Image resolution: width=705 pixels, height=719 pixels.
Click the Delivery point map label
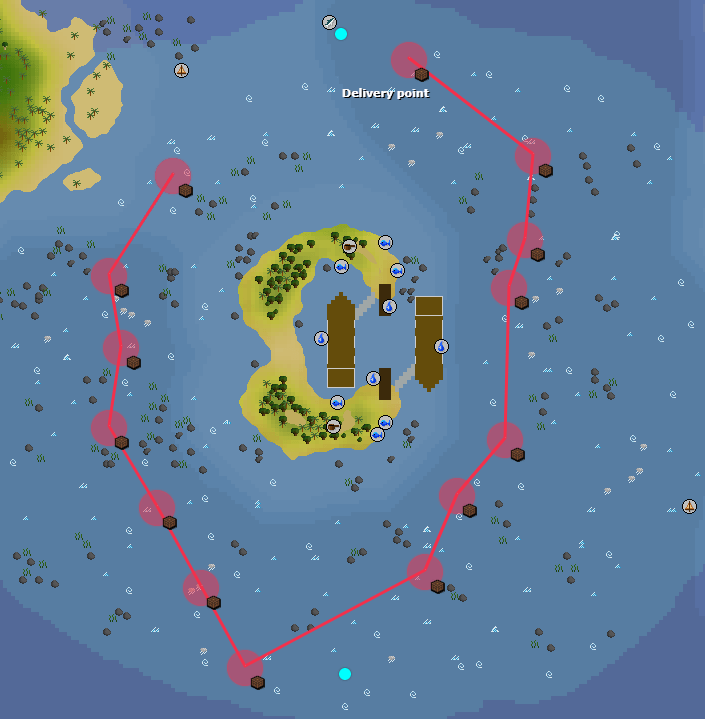385,93
